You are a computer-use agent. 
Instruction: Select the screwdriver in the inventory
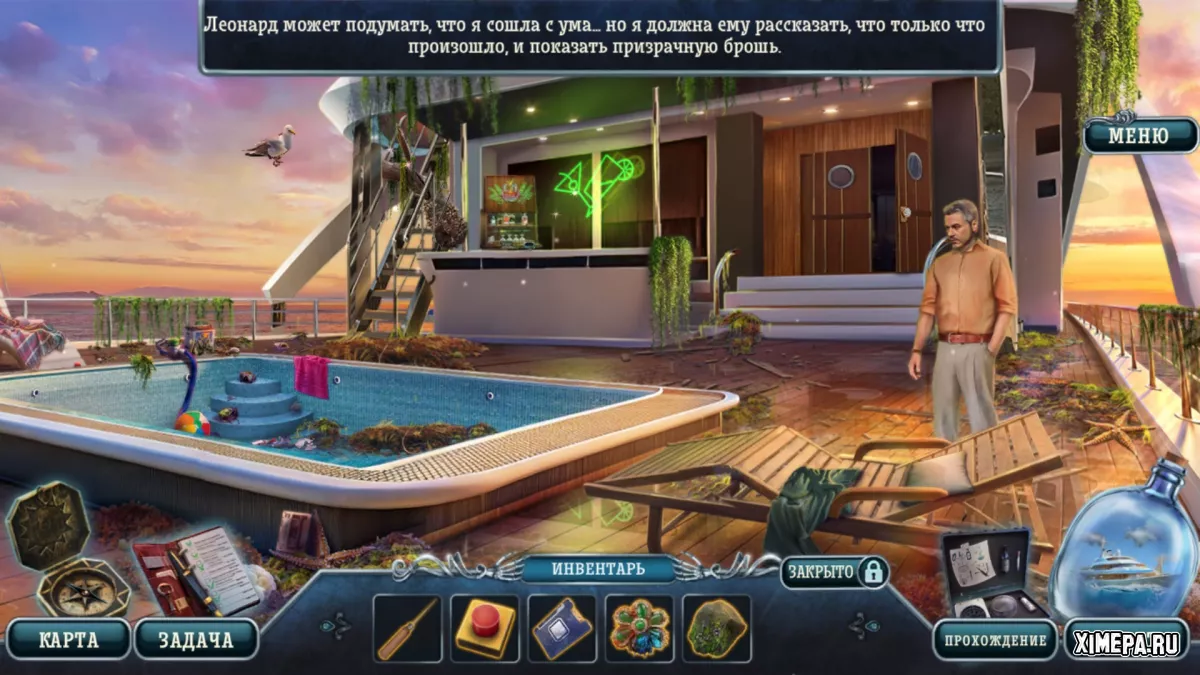[x=407, y=629]
